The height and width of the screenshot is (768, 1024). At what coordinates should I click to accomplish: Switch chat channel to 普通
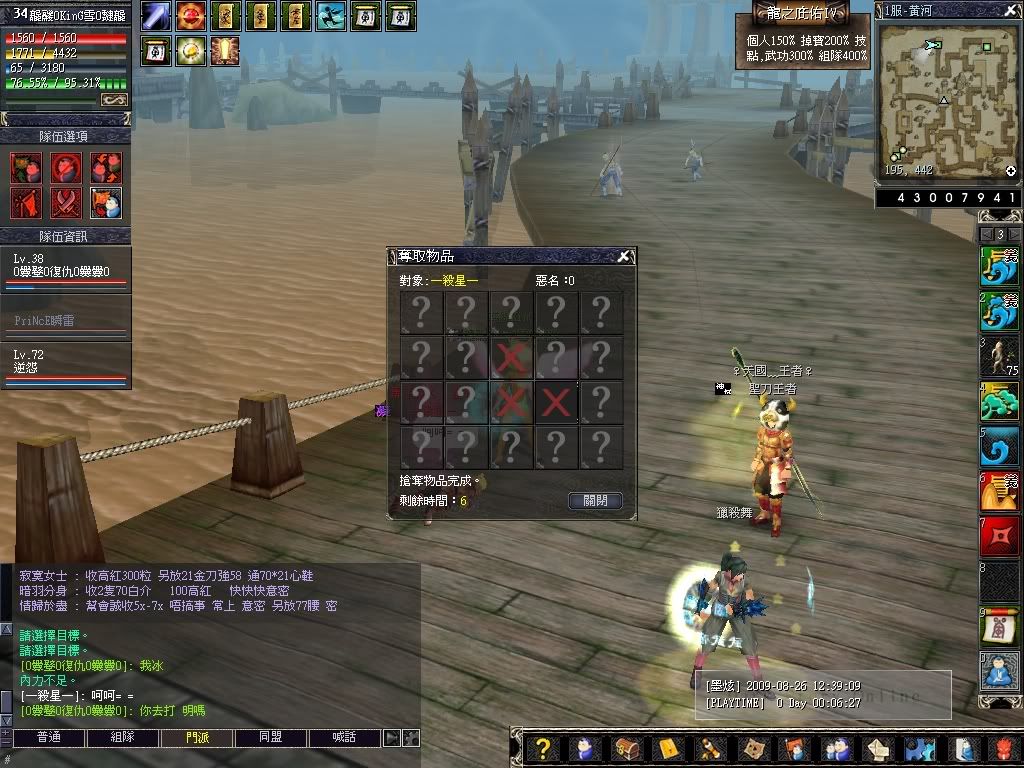point(49,738)
